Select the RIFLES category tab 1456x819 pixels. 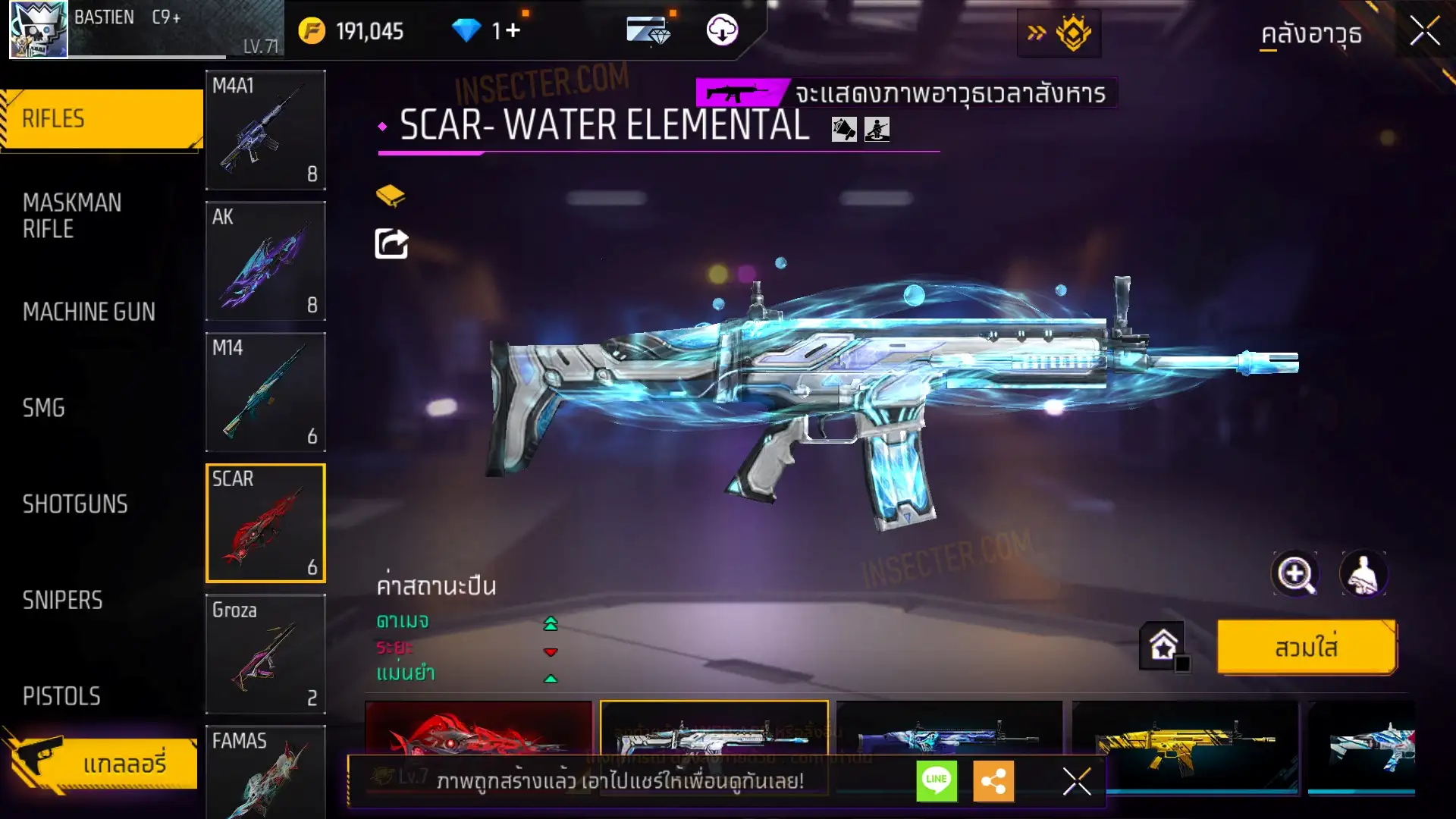click(x=102, y=119)
